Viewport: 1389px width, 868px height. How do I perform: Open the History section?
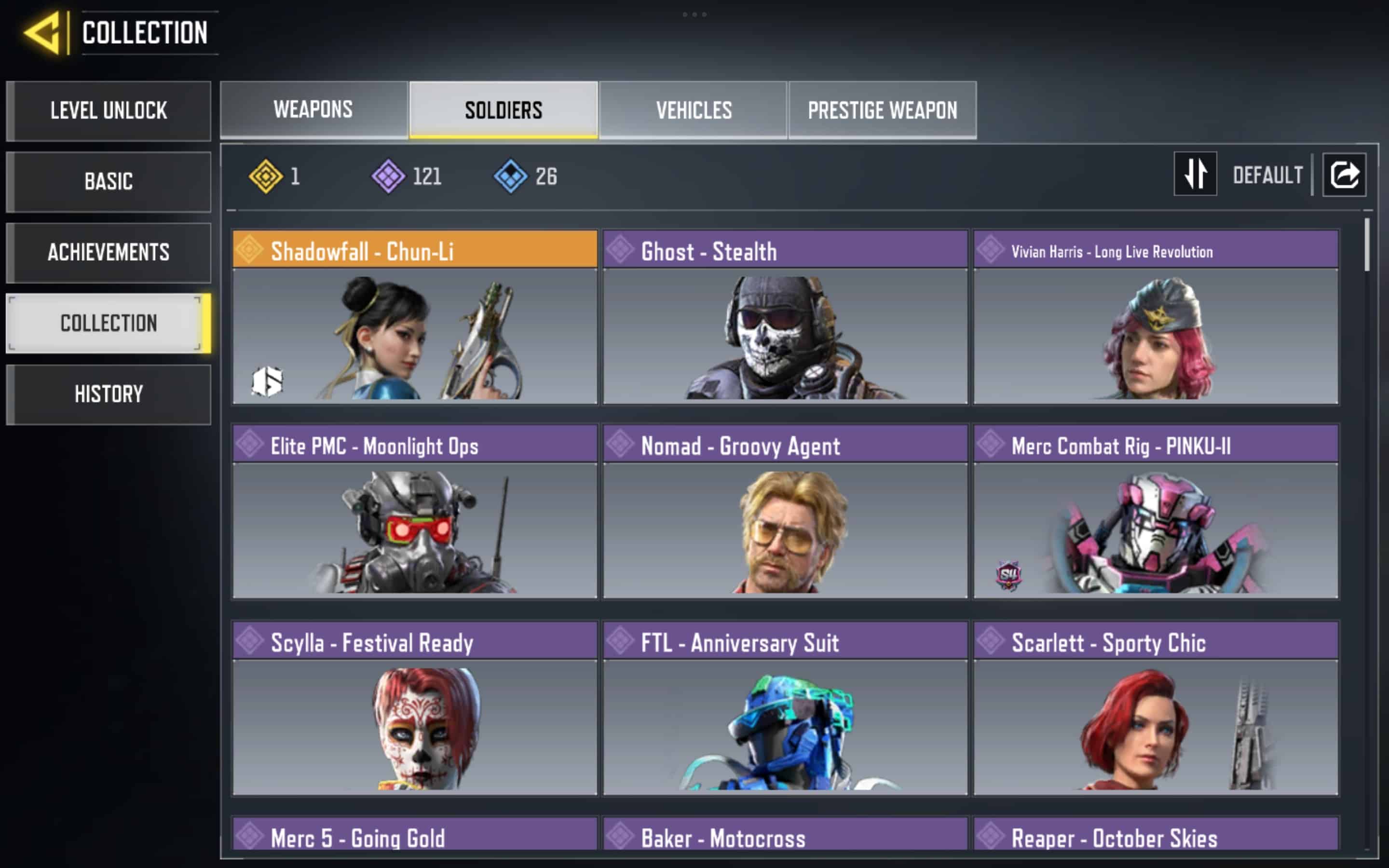(x=109, y=394)
